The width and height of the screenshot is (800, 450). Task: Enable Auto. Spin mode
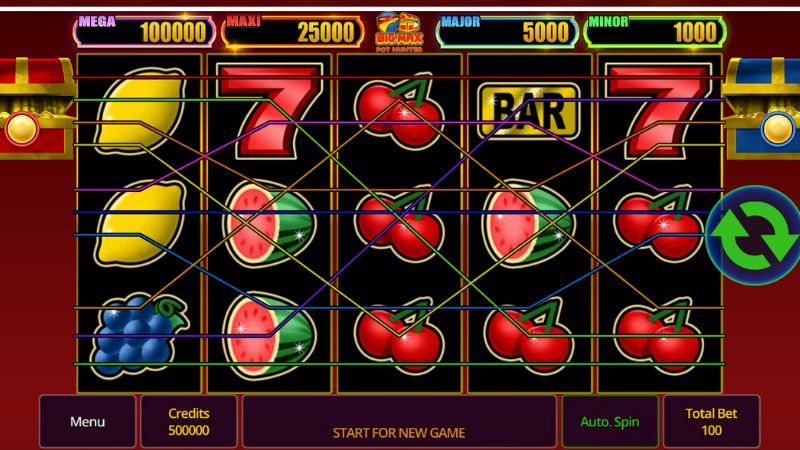pos(609,421)
